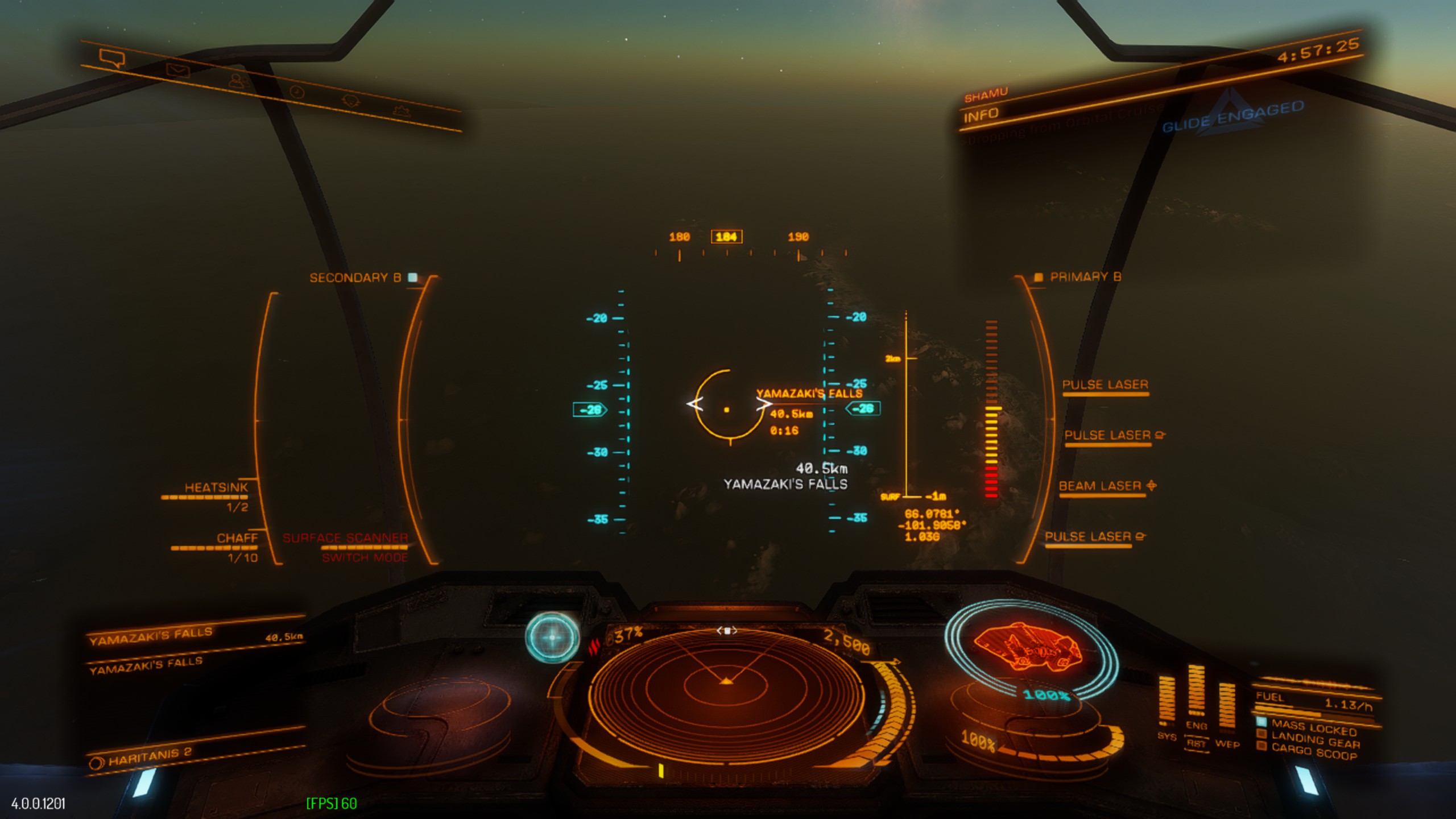Click the circular radar scanner

(x=726, y=691)
